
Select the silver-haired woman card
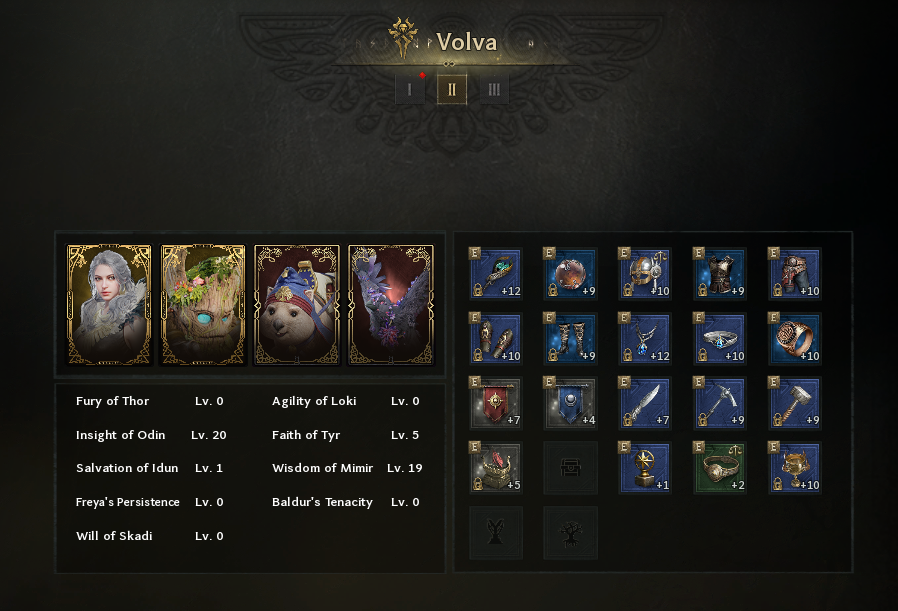point(109,304)
